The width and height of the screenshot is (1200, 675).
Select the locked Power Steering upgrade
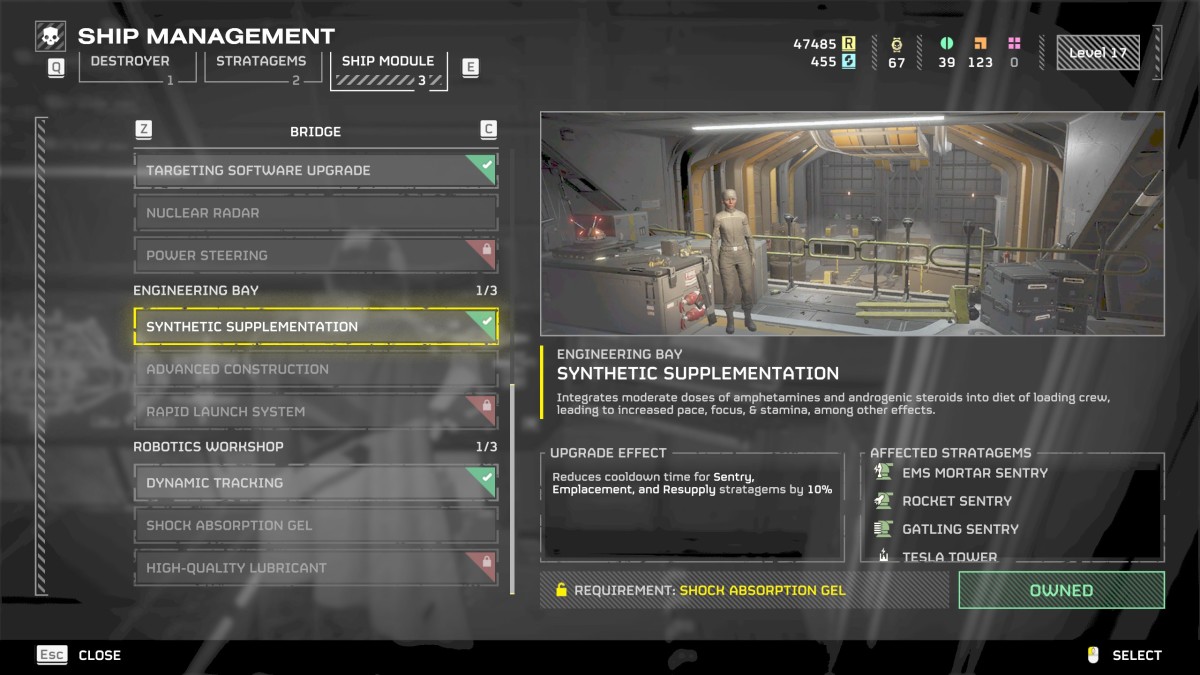pyautogui.click(x=315, y=255)
